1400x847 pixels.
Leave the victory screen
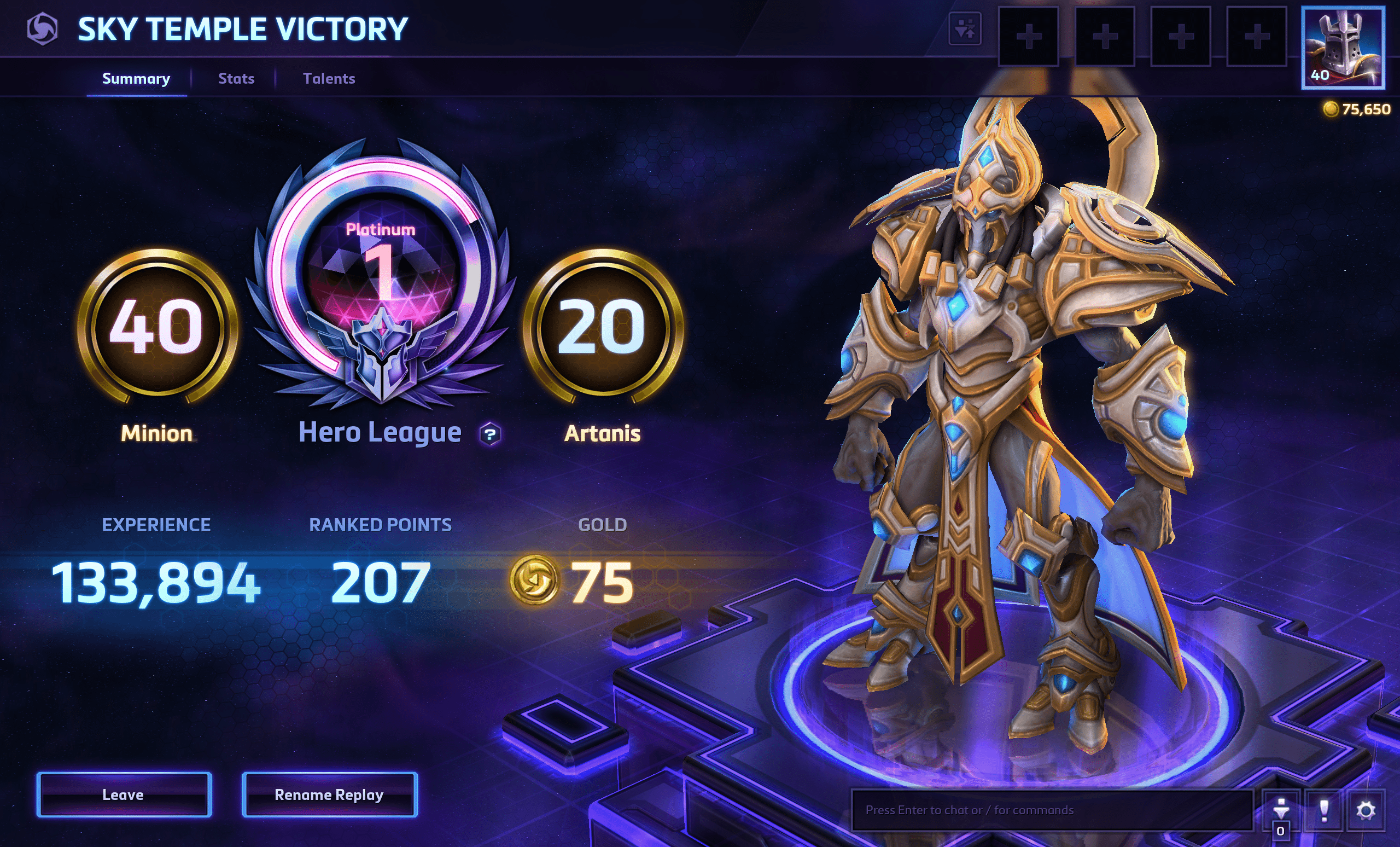pos(124,794)
